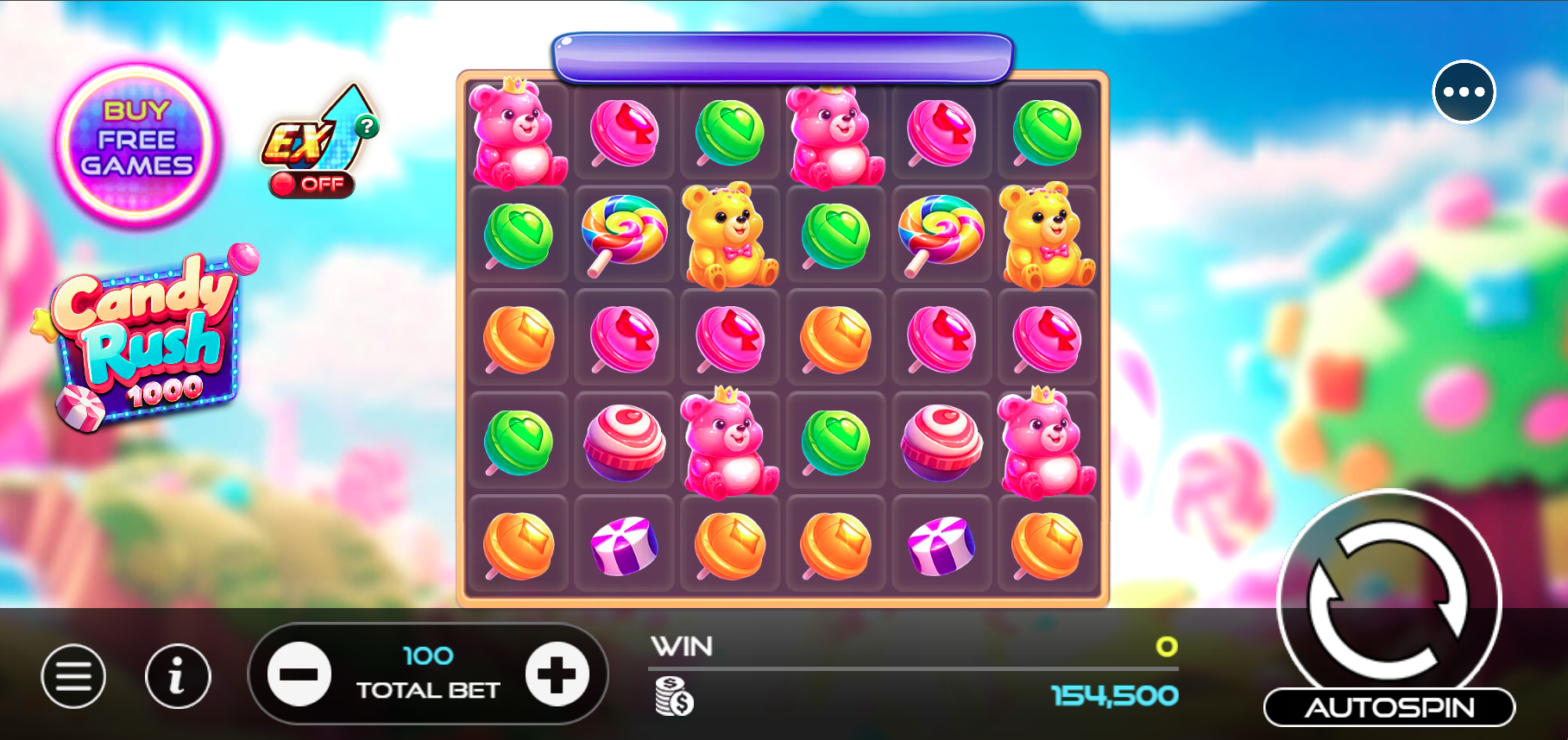Increase Total Bet using plus button
The height and width of the screenshot is (740, 1568).
pos(557,676)
